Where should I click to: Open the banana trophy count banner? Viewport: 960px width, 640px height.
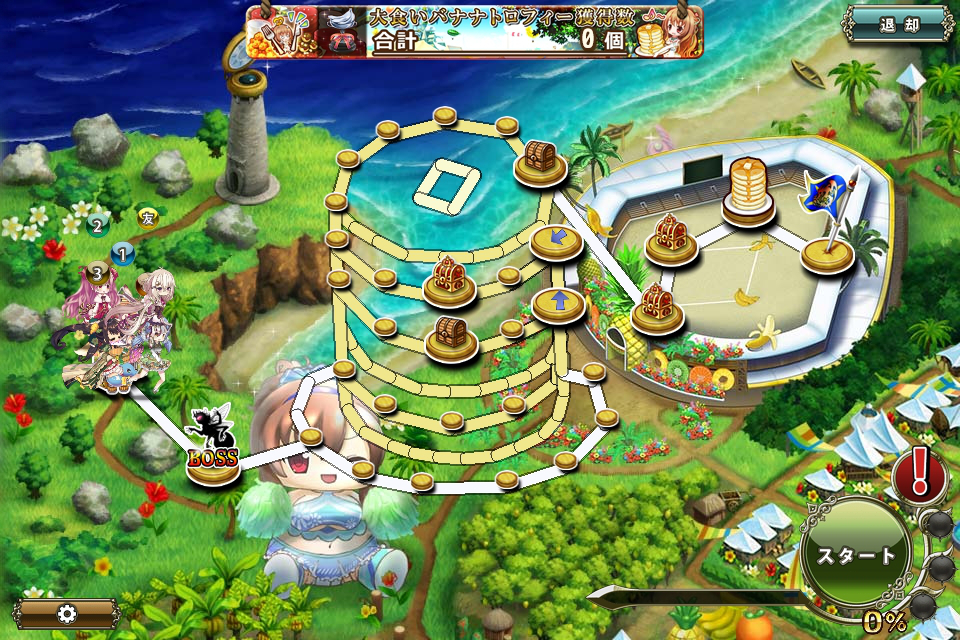(x=474, y=30)
